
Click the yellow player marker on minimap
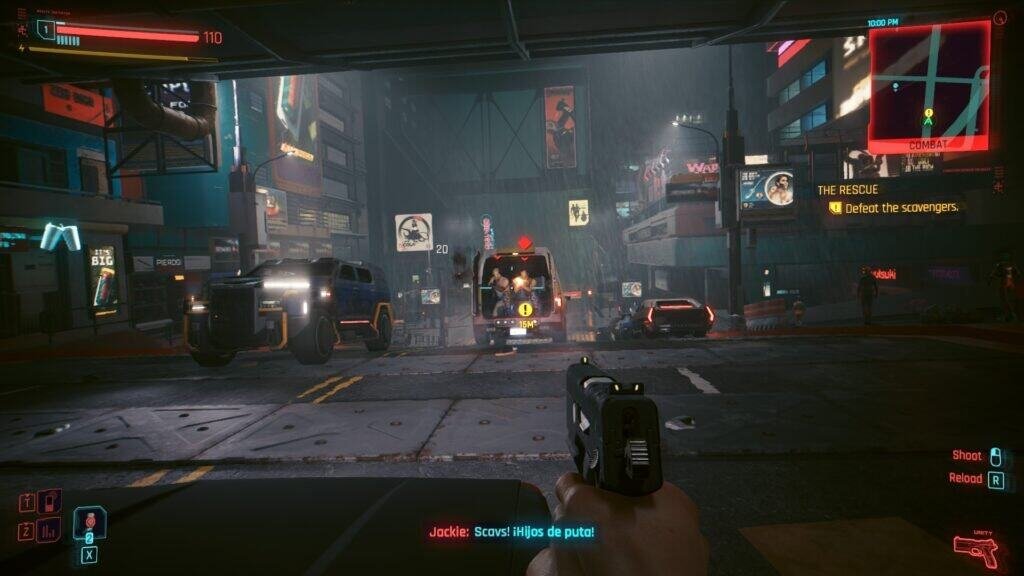pos(929,115)
